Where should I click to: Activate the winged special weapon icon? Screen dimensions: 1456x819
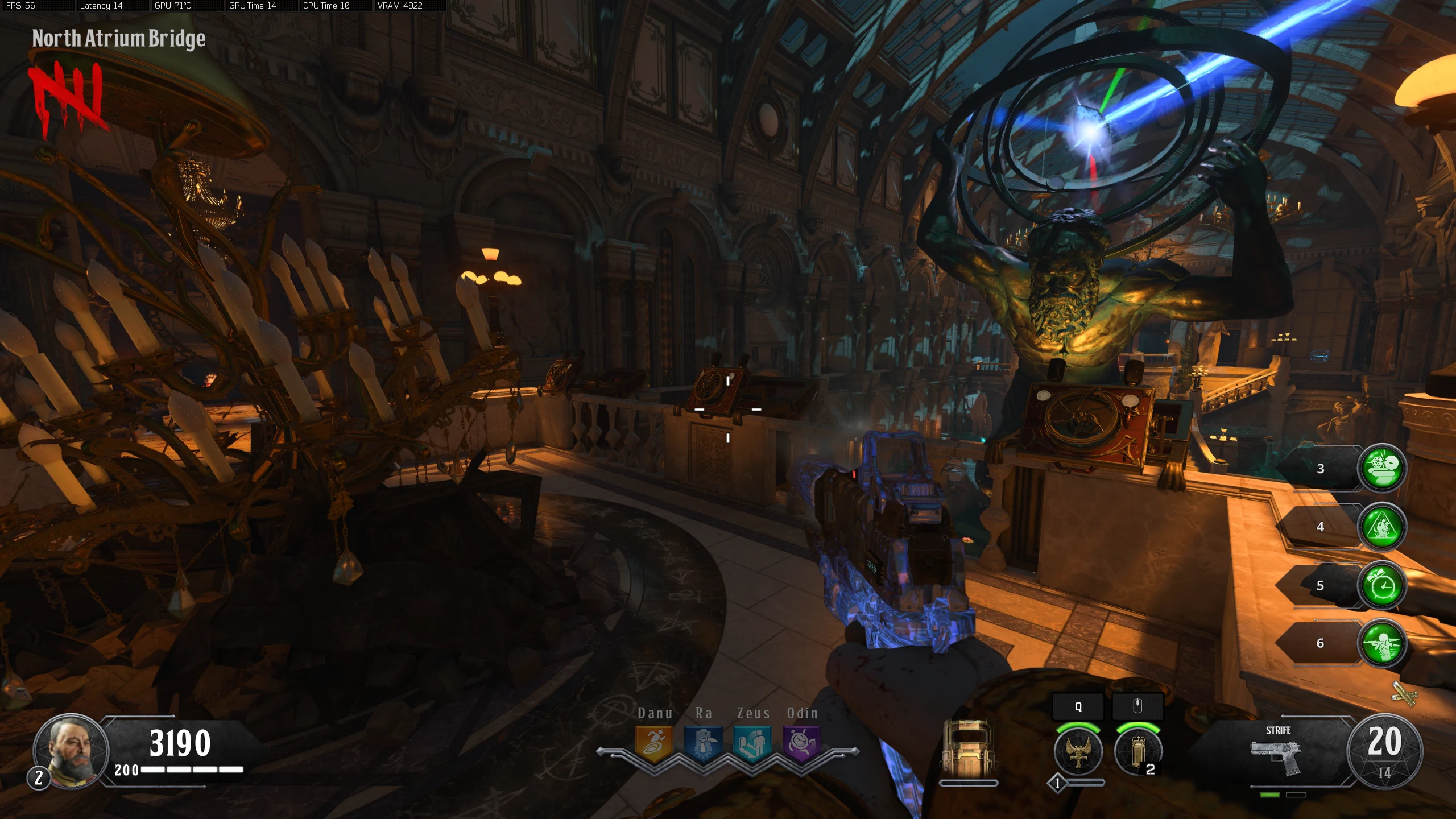pyautogui.click(x=1078, y=752)
